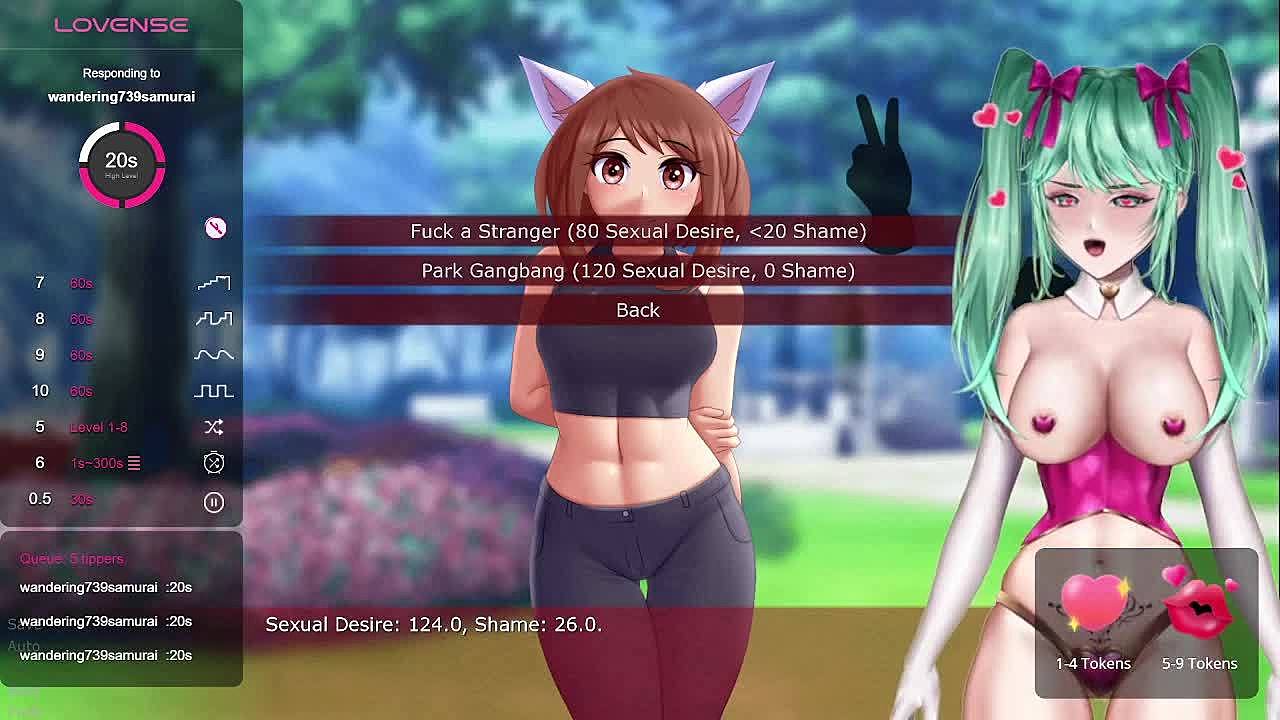
Task: Choose the Stranger option requiring 80 Sexual Desire
Action: (x=638, y=231)
